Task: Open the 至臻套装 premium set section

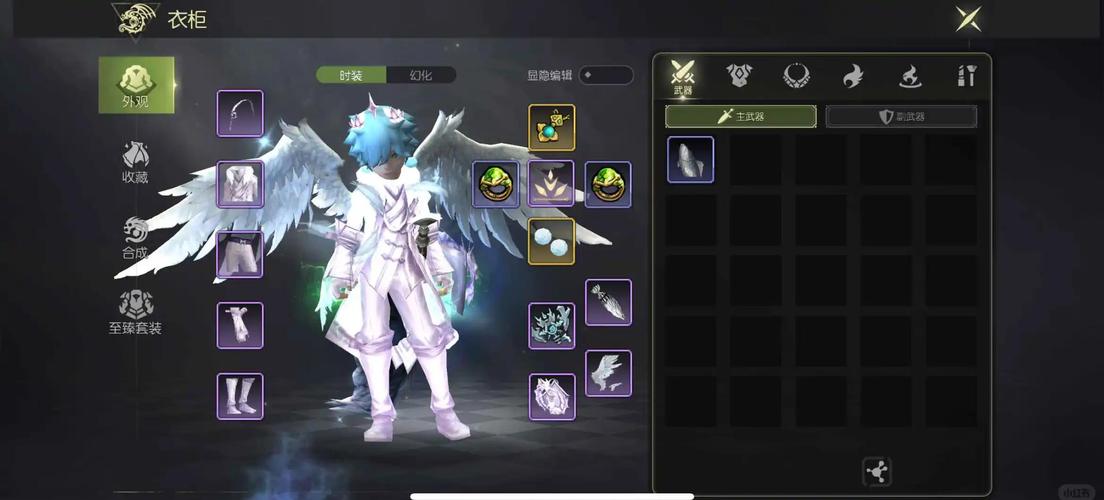Action: click(136, 313)
